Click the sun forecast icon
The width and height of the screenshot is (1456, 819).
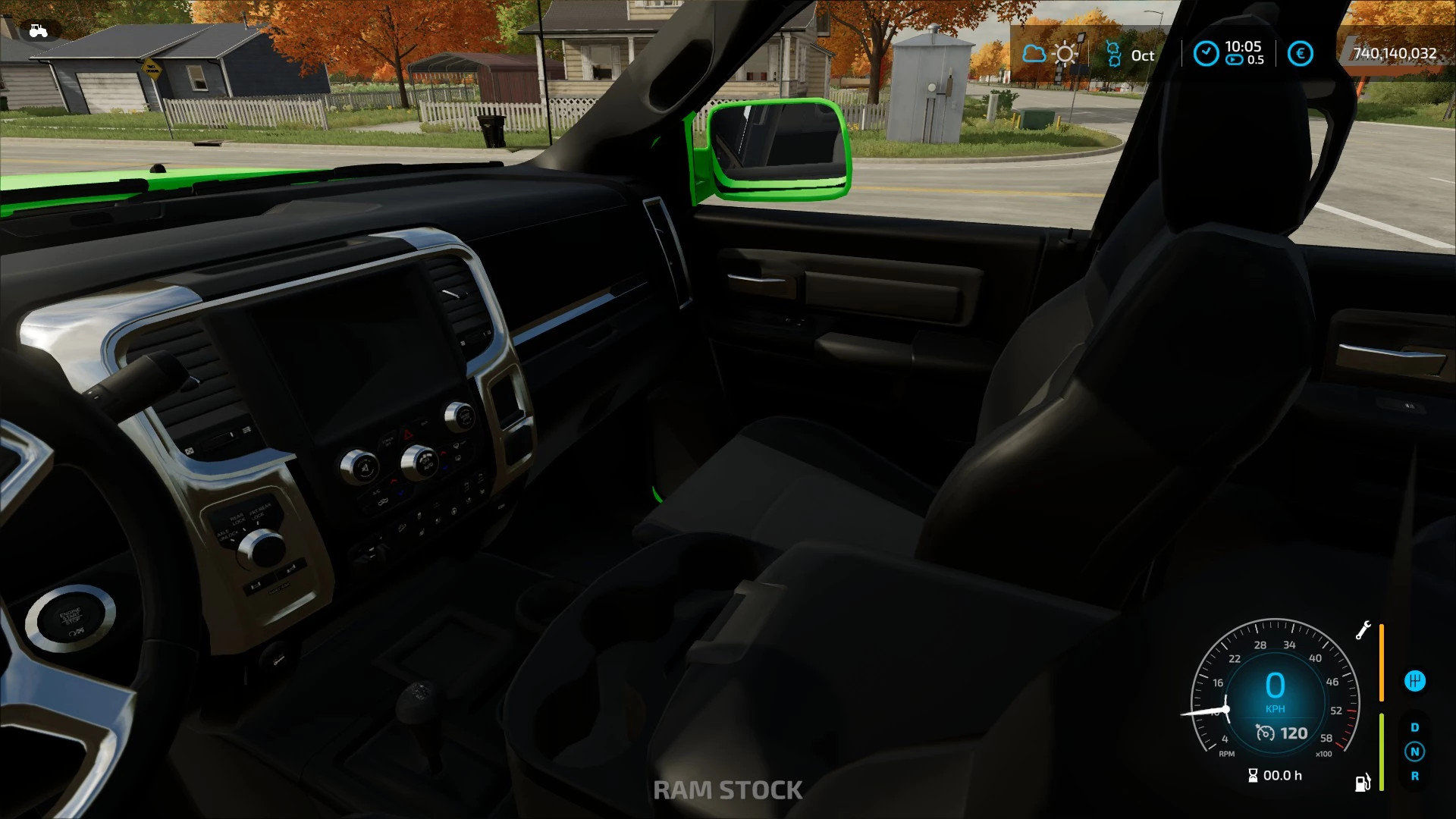coord(1065,53)
